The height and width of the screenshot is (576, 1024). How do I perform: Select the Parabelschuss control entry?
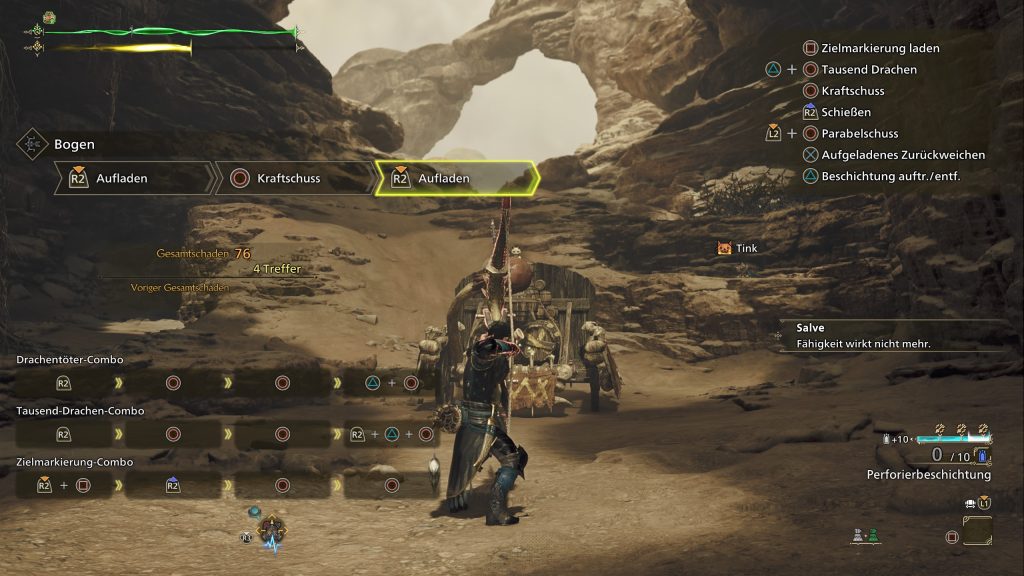tap(859, 133)
